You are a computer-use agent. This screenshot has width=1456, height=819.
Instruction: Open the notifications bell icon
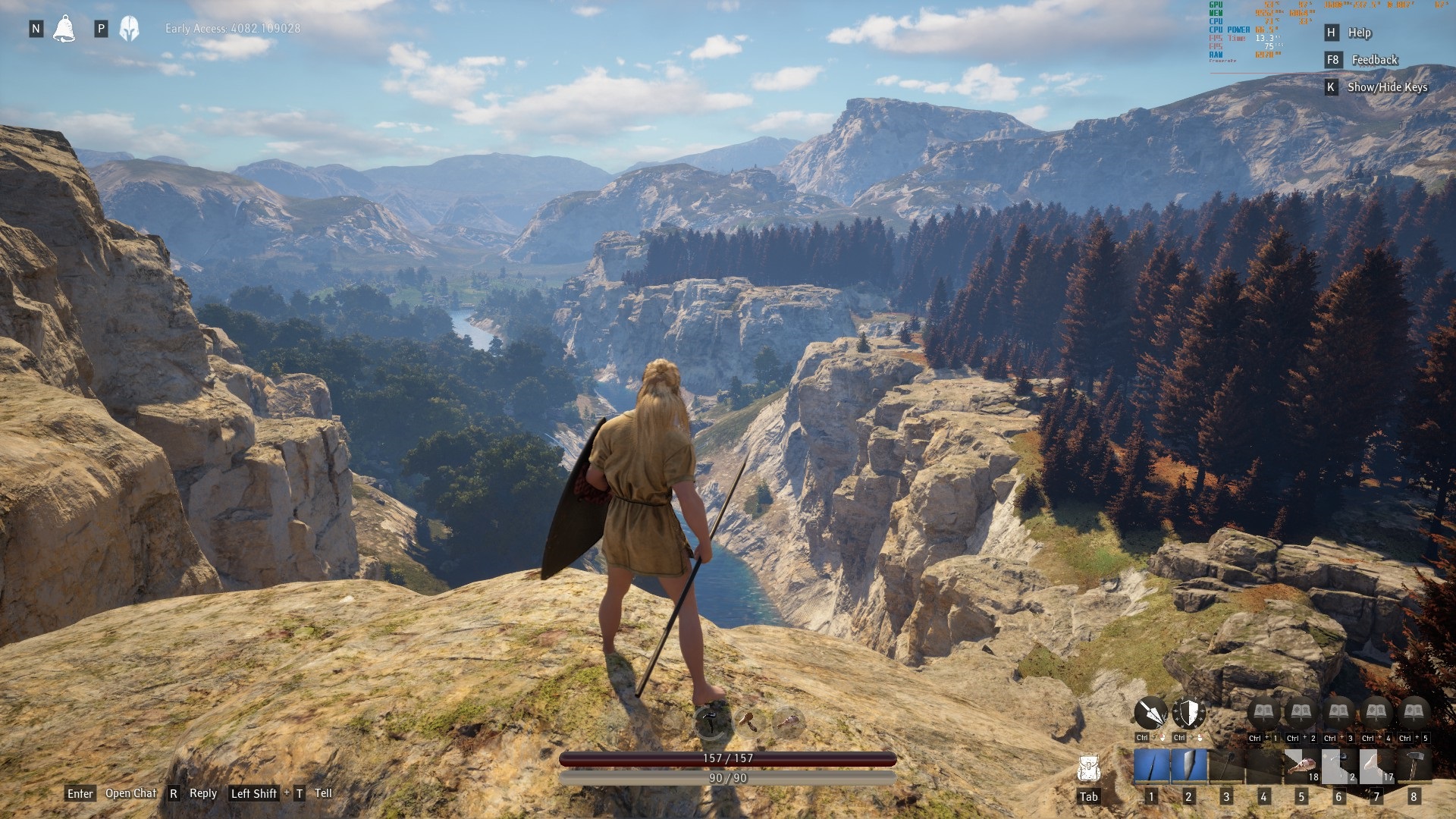point(64,29)
